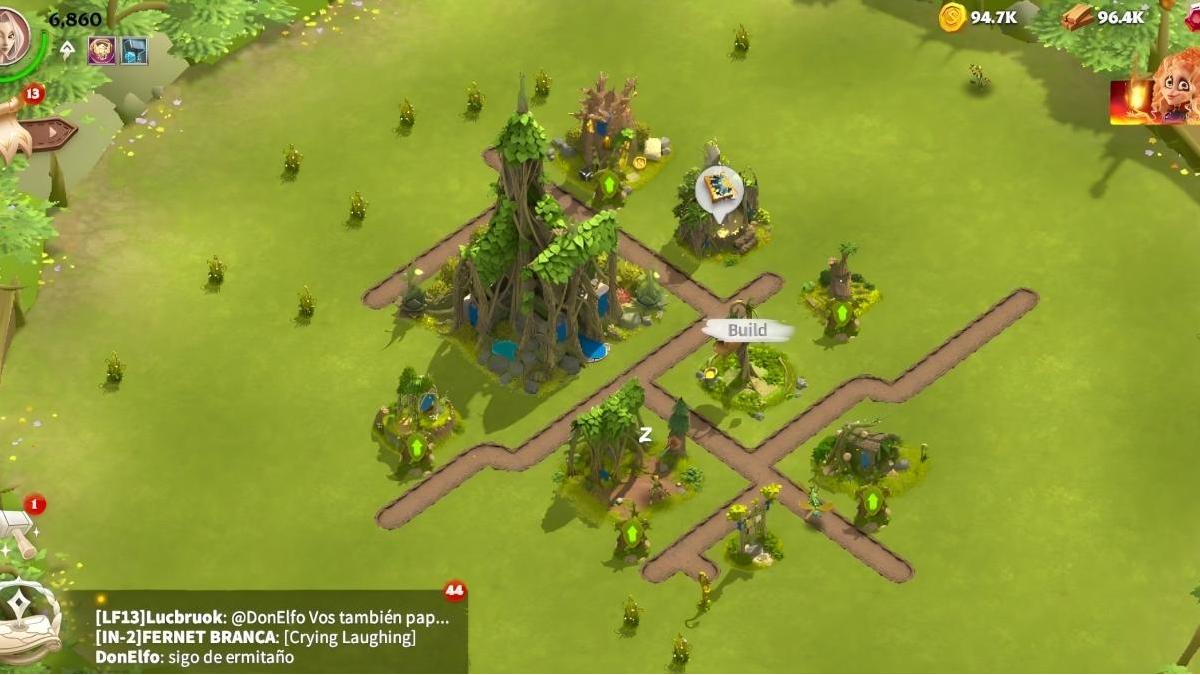Select the blue crystal buff icon
1200x675 pixels.
pos(134,50)
